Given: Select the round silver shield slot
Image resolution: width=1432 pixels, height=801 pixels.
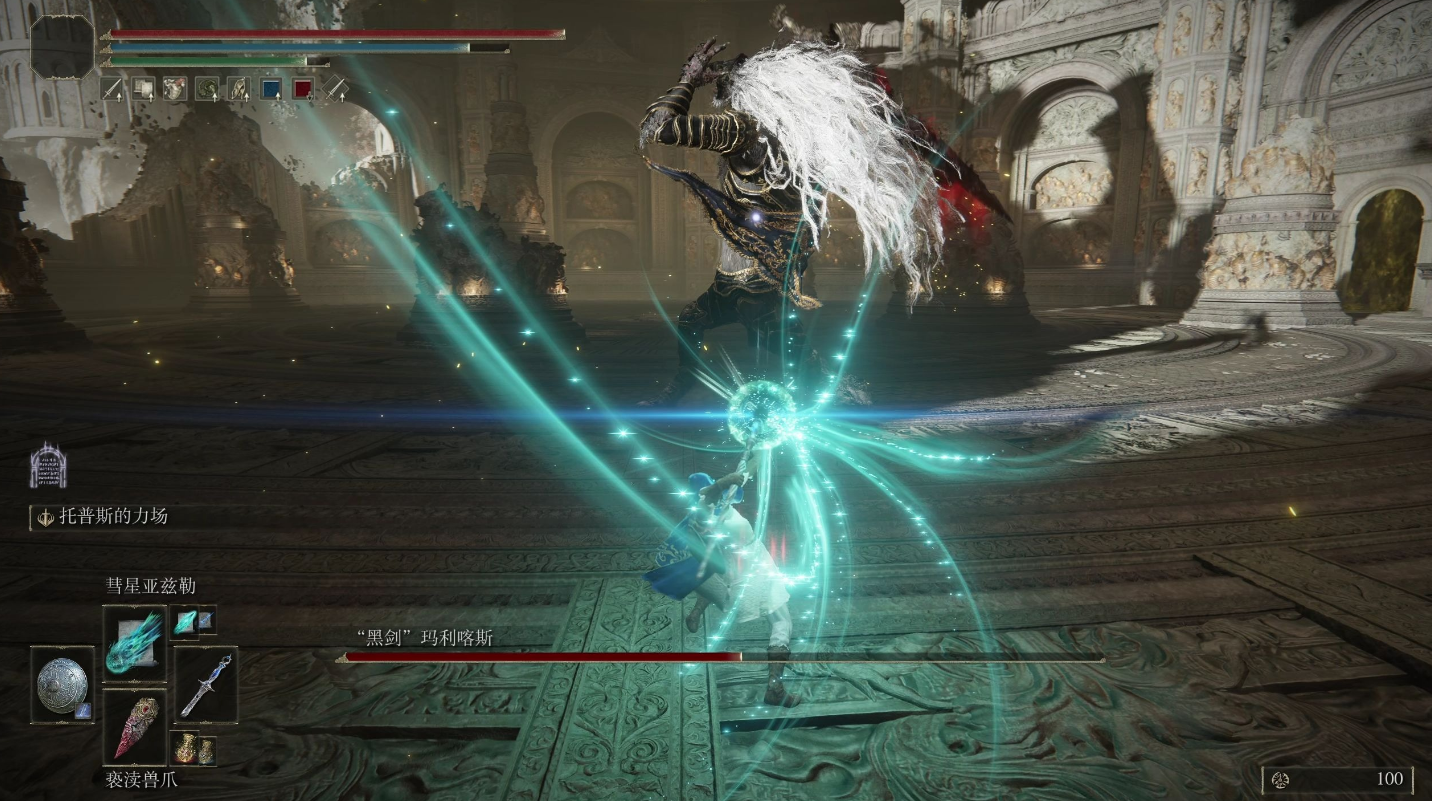Looking at the screenshot, I should [62, 685].
